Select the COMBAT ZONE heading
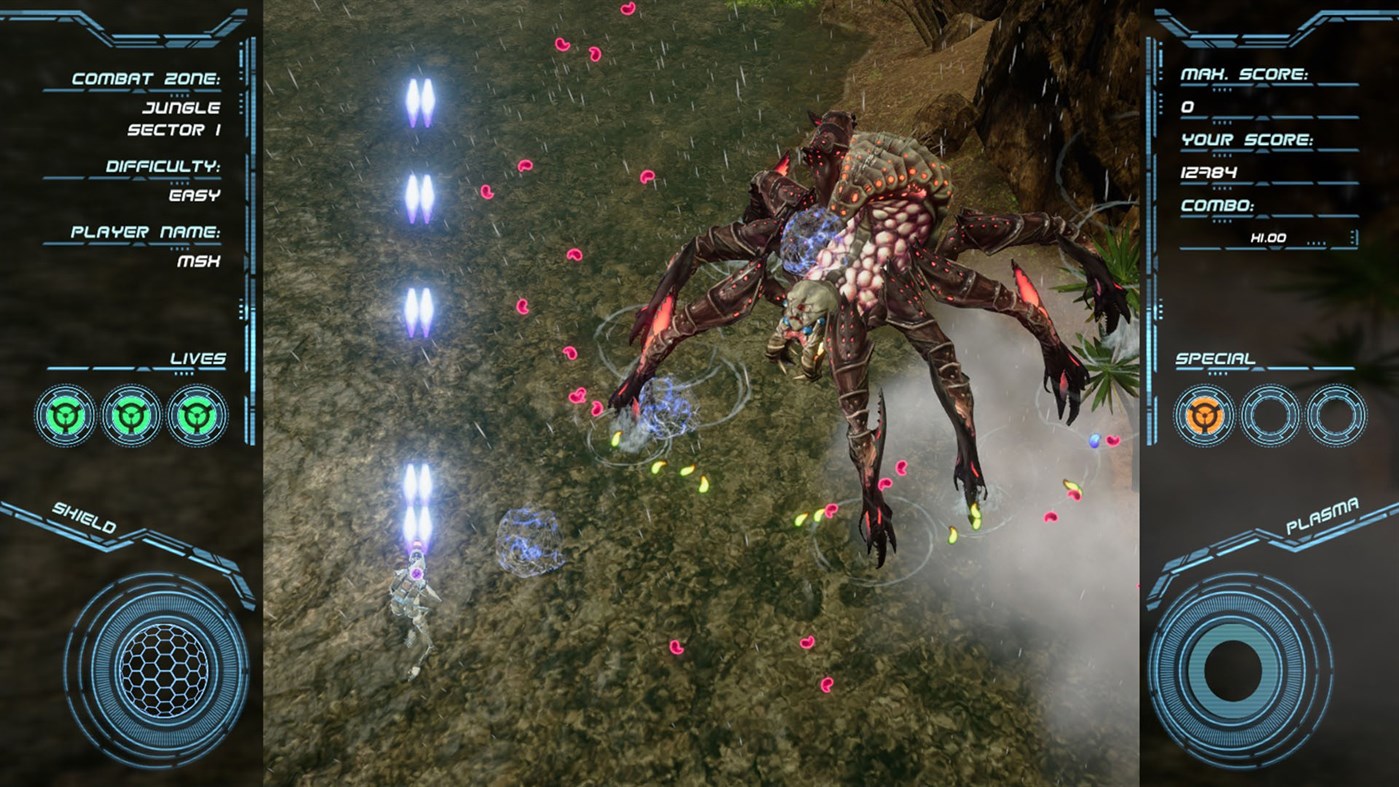Image resolution: width=1399 pixels, height=787 pixels. [x=146, y=75]
